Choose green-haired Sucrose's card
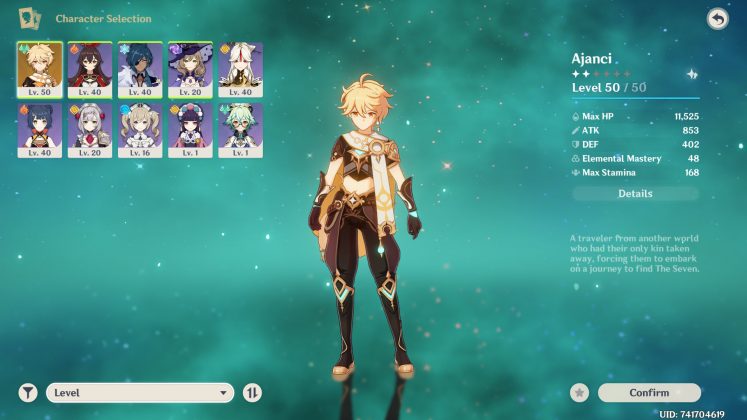The height and width of the screenshot is (420, 747). [x=240, y=130]
